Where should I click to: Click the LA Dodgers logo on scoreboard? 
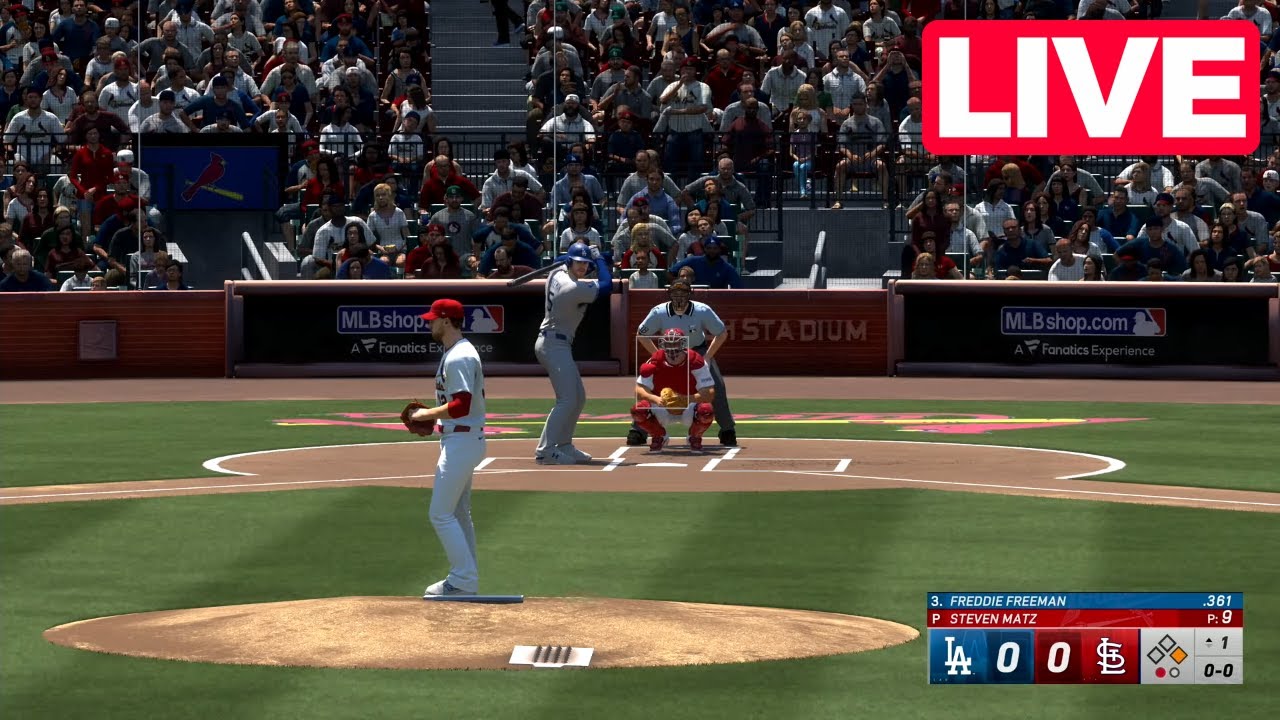959,654
